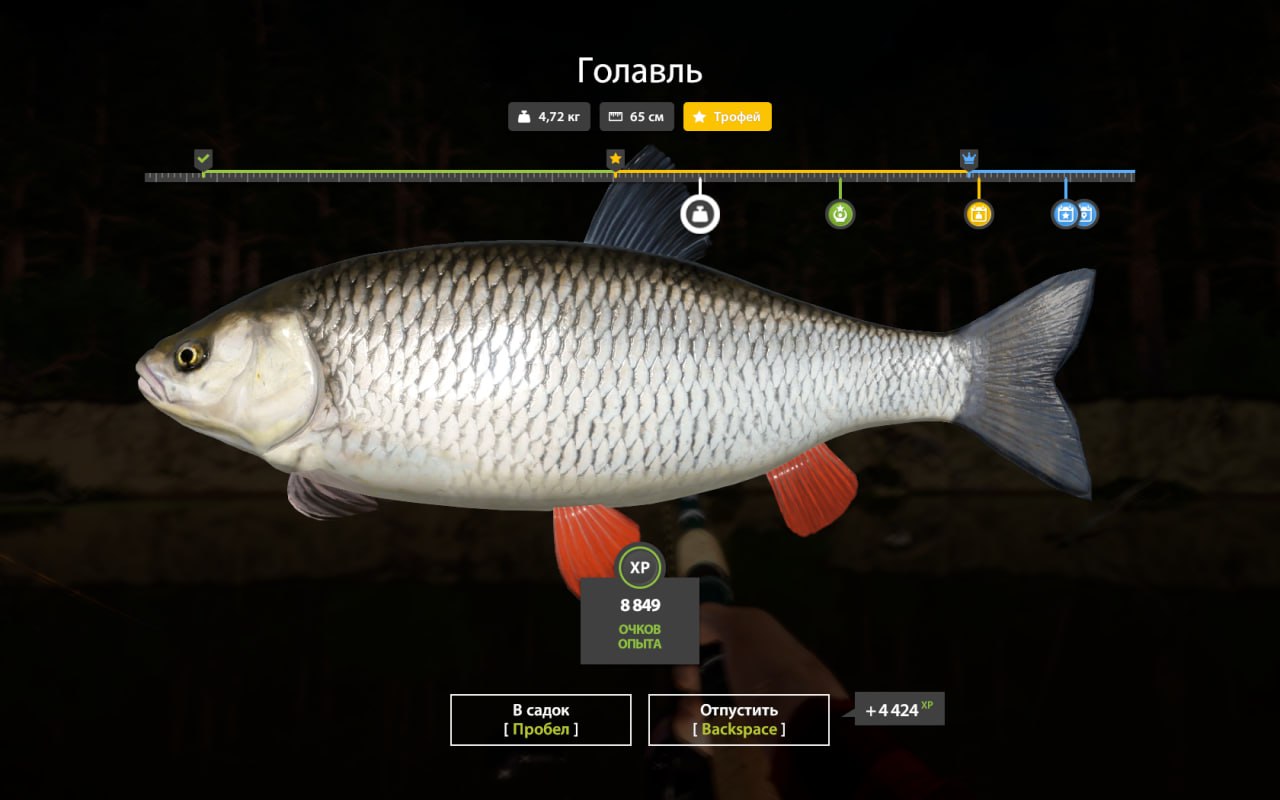Click the yellow segment of the size progress bar

tap(790, 173)
